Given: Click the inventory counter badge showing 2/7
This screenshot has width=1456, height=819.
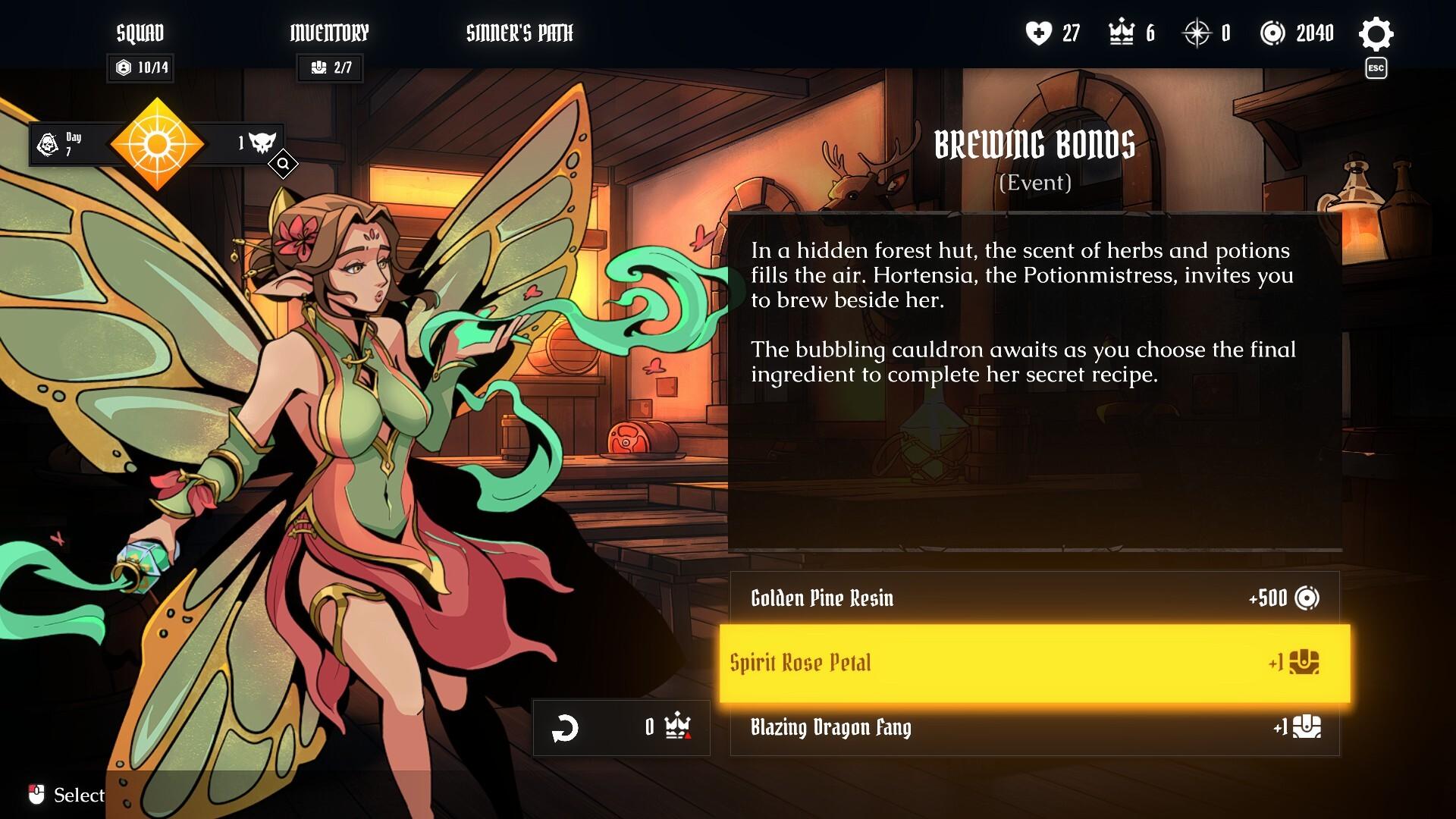Looking at the screenshot, I should click(330, 68).
